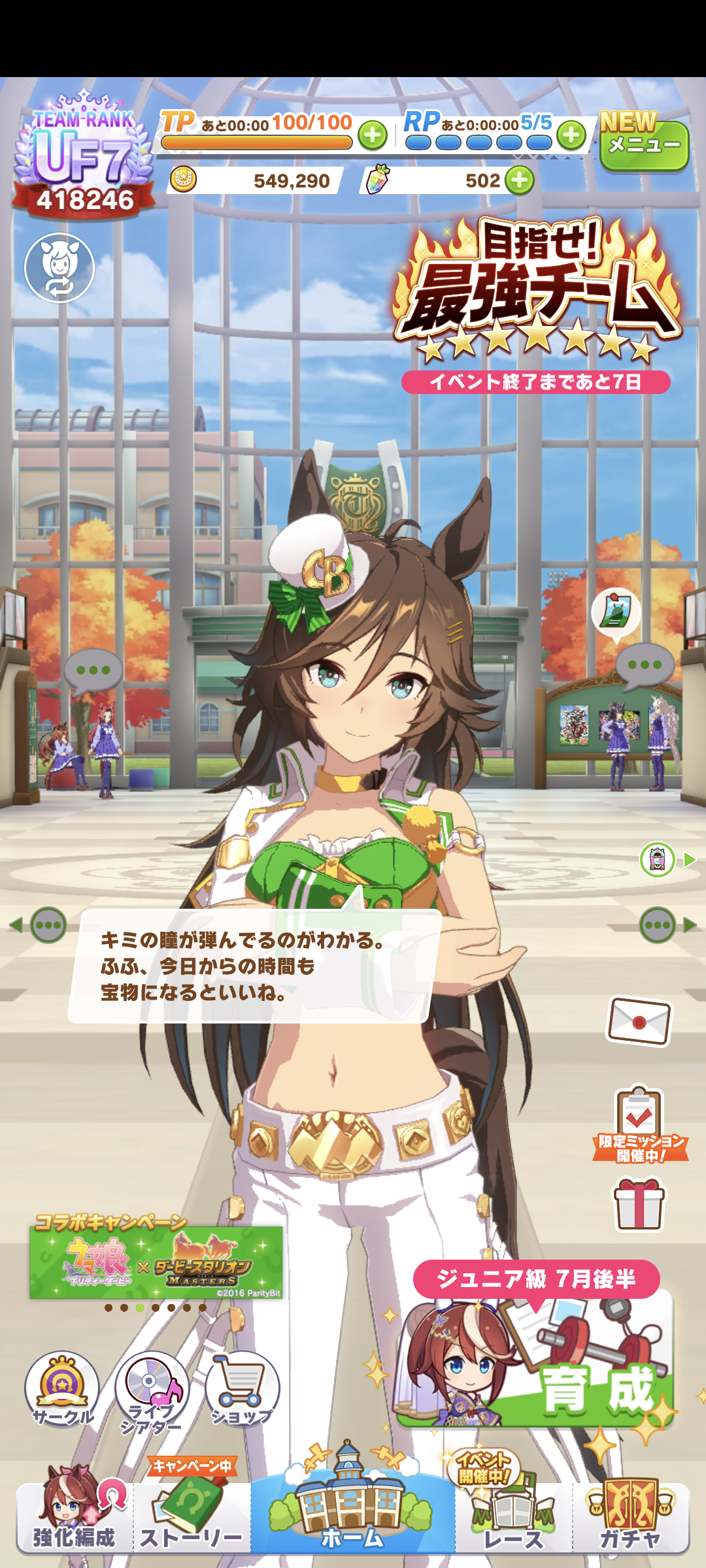
Task: Open ライブシアター live theater
Action: coord(152,1388)
